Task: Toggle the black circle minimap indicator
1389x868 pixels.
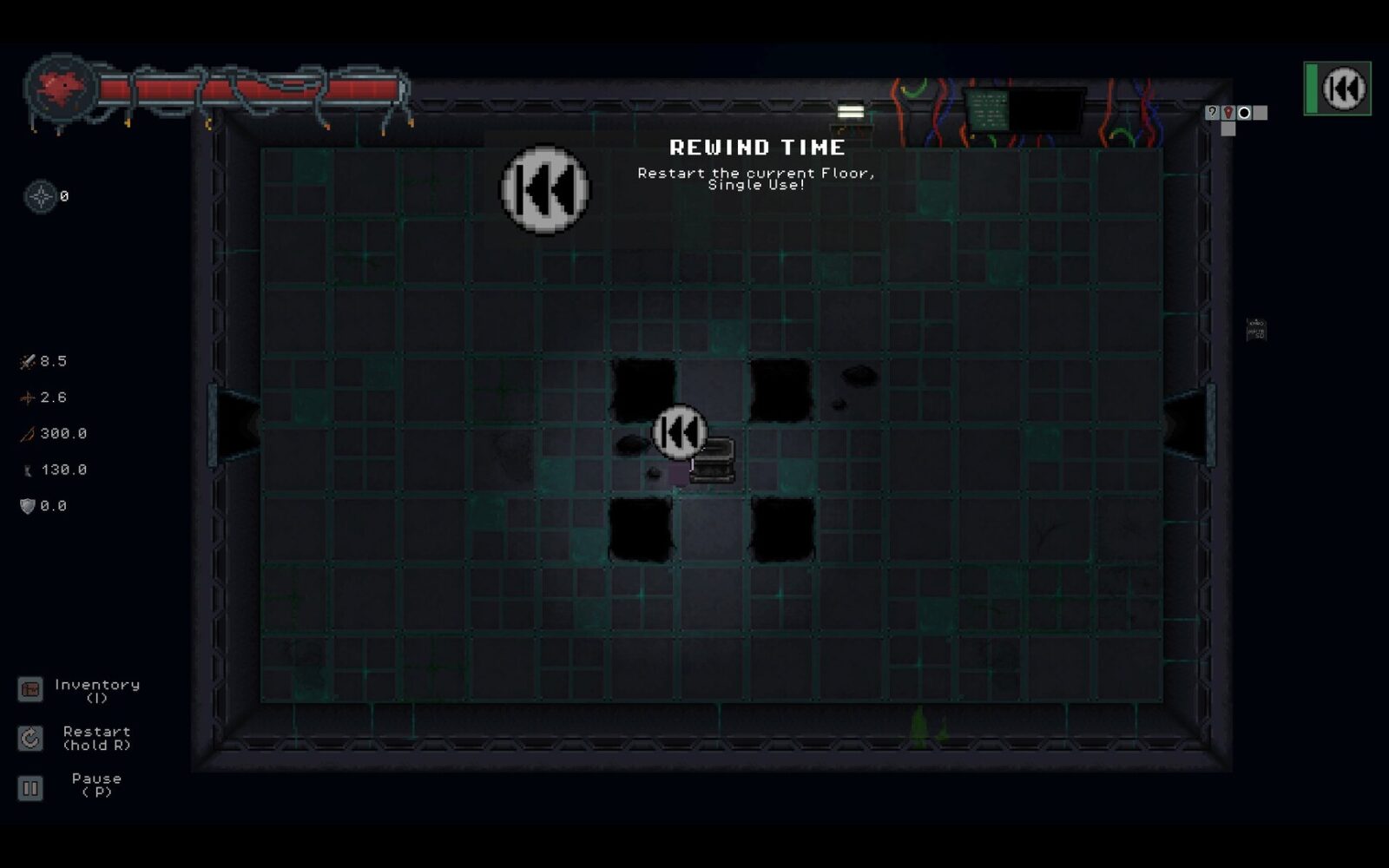Action: (1245, 113)
